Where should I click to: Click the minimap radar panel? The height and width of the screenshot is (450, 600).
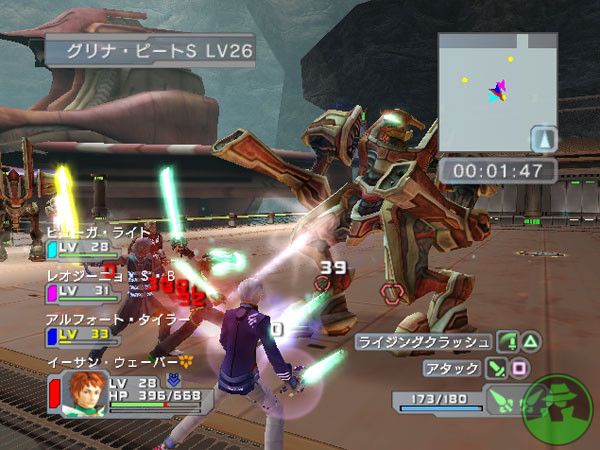point(497,92)
